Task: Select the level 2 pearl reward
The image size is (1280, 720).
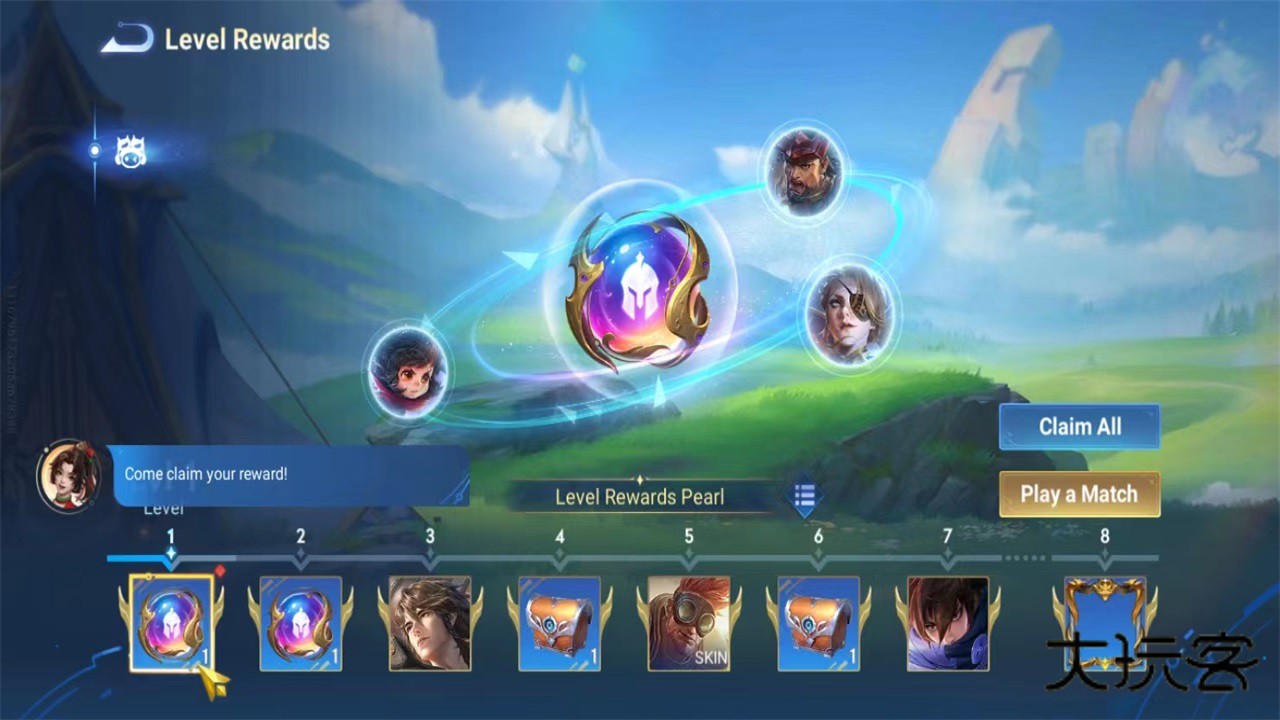Action: (300, 623)
